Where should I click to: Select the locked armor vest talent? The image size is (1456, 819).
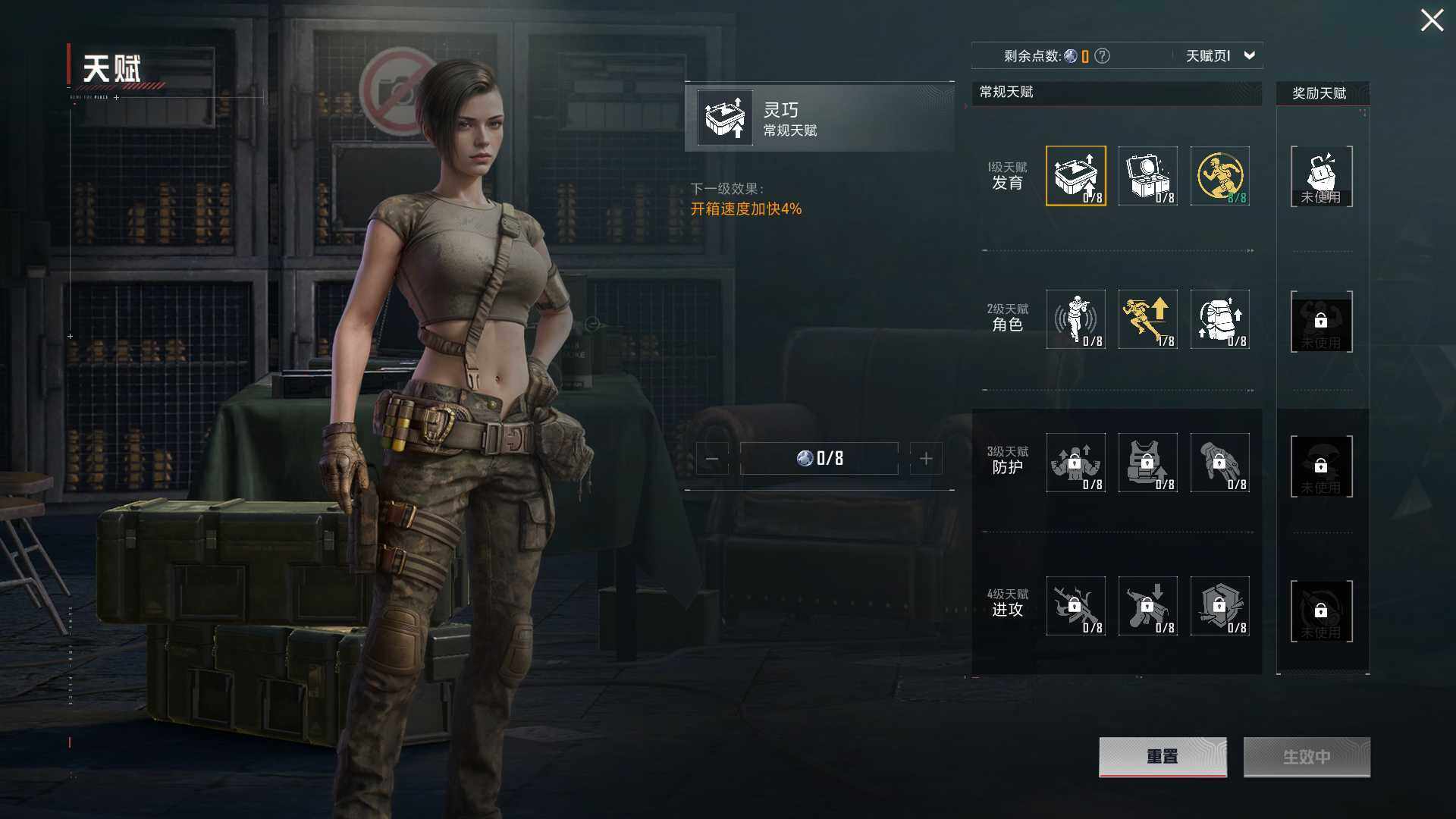tap(1147, 463)
